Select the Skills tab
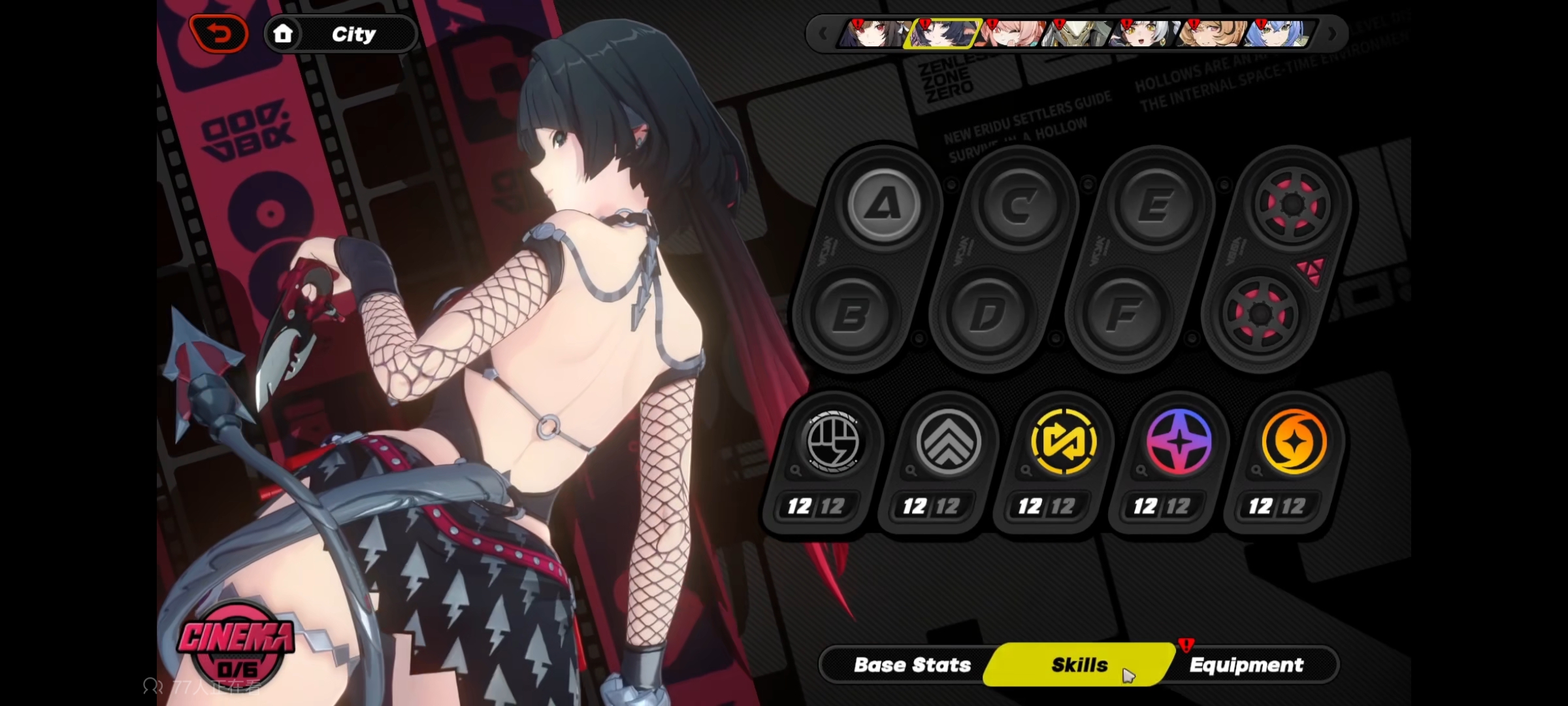This screenshot has width=1568, height=706. point(1079,665)
